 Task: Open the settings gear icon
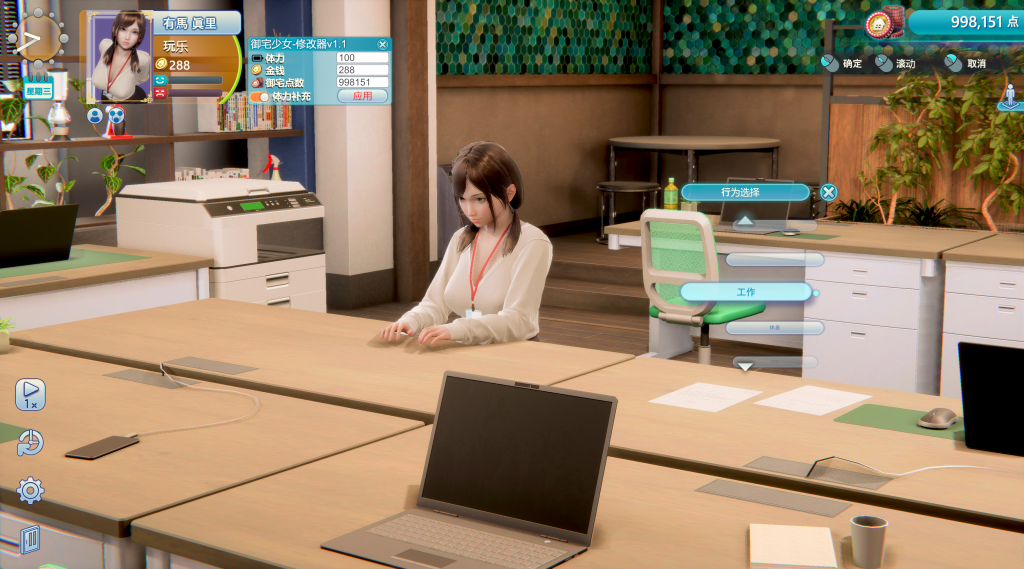point(31,490)
